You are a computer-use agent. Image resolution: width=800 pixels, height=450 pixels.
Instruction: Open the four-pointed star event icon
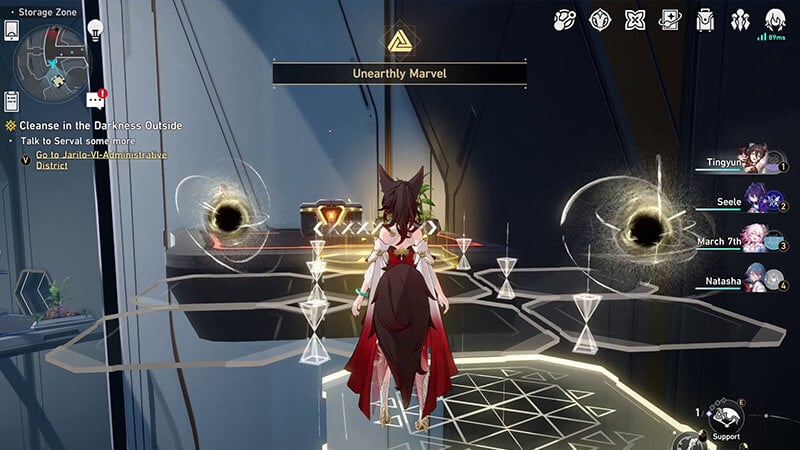click(635, 20)
